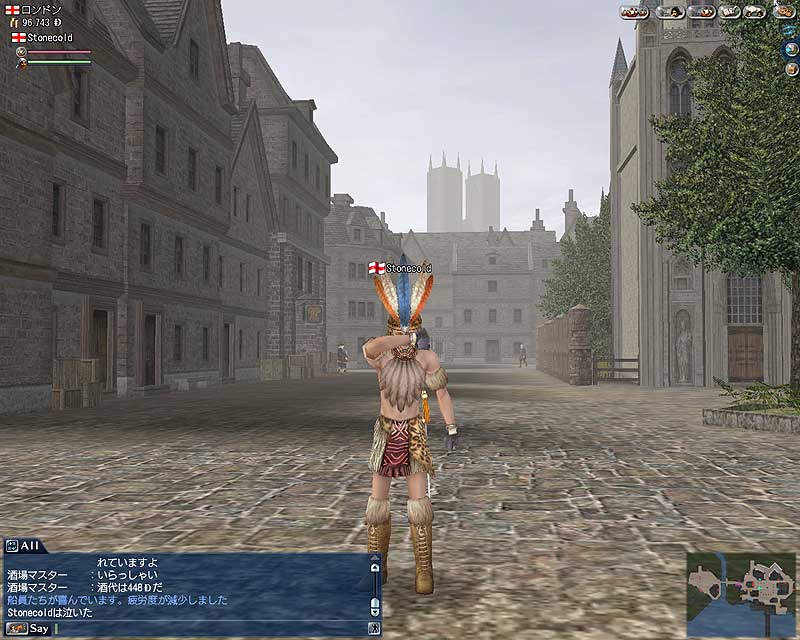
Task: Change the Say chat channel icon
Action: [x=15, y=629]
